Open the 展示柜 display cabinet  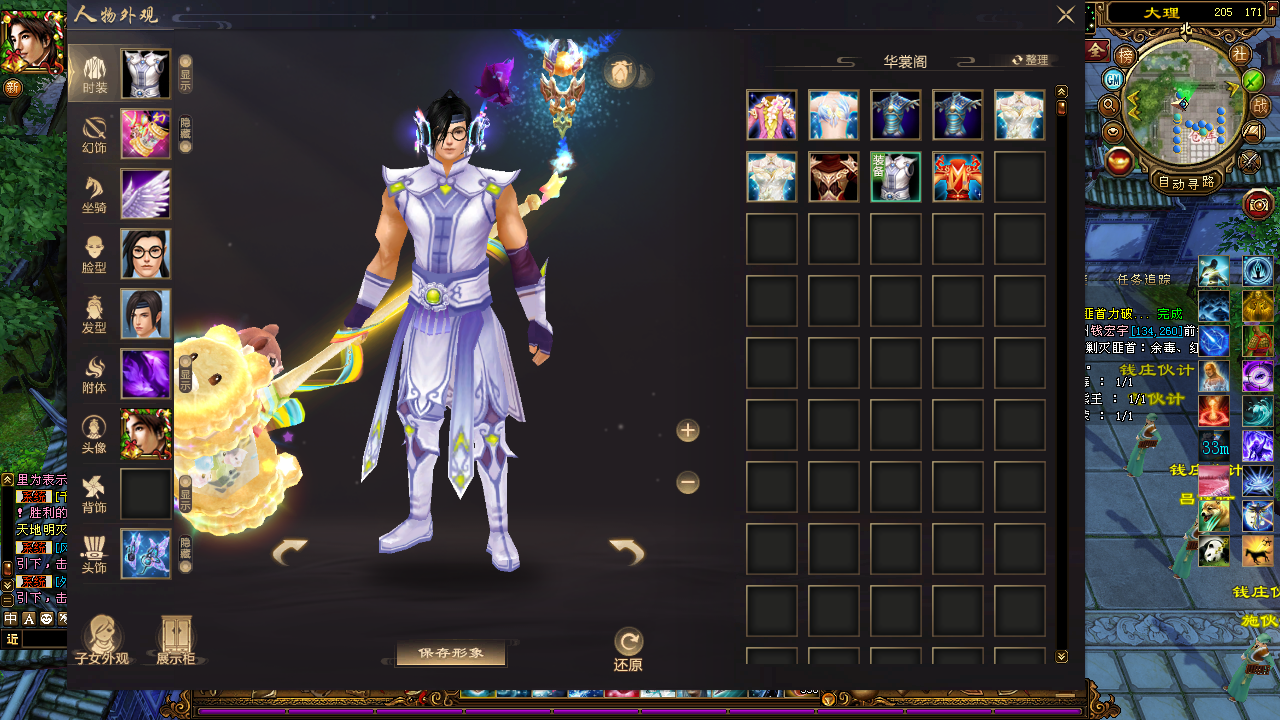point(176,641)
